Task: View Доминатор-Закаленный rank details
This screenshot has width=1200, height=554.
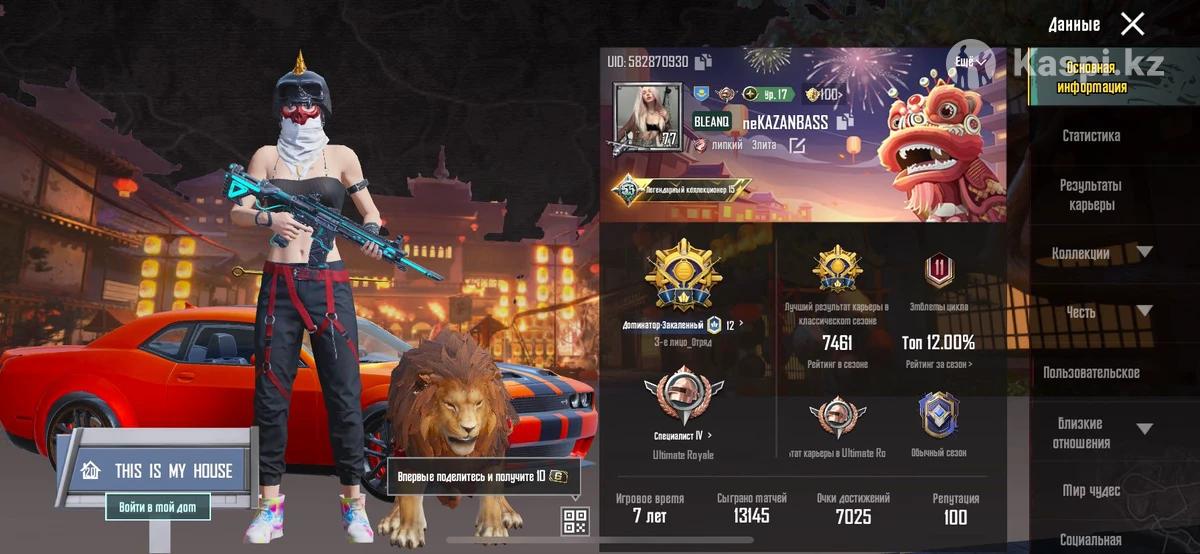Action: pos(685,325)
